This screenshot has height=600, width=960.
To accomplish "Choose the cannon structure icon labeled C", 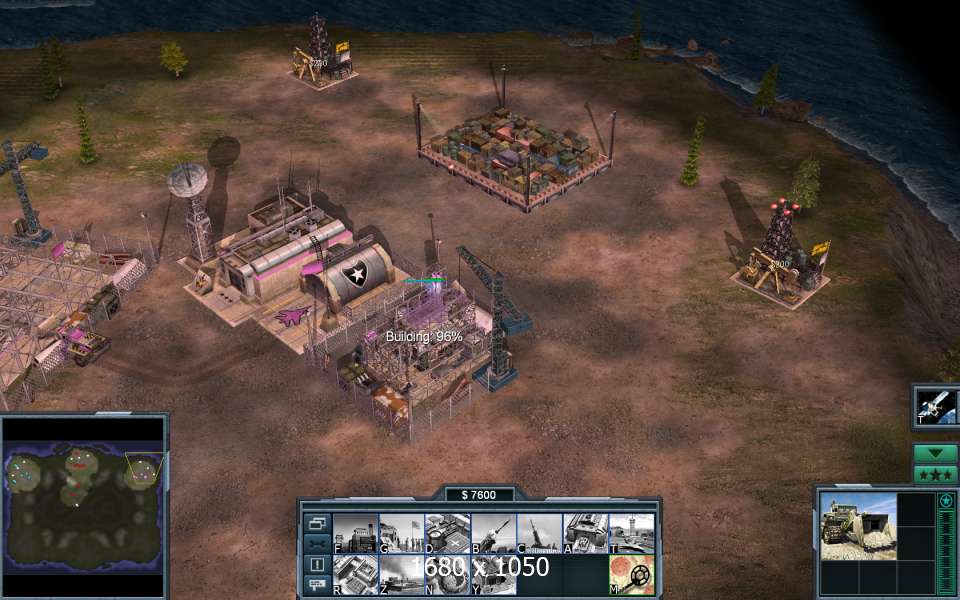I will [539, 533].
